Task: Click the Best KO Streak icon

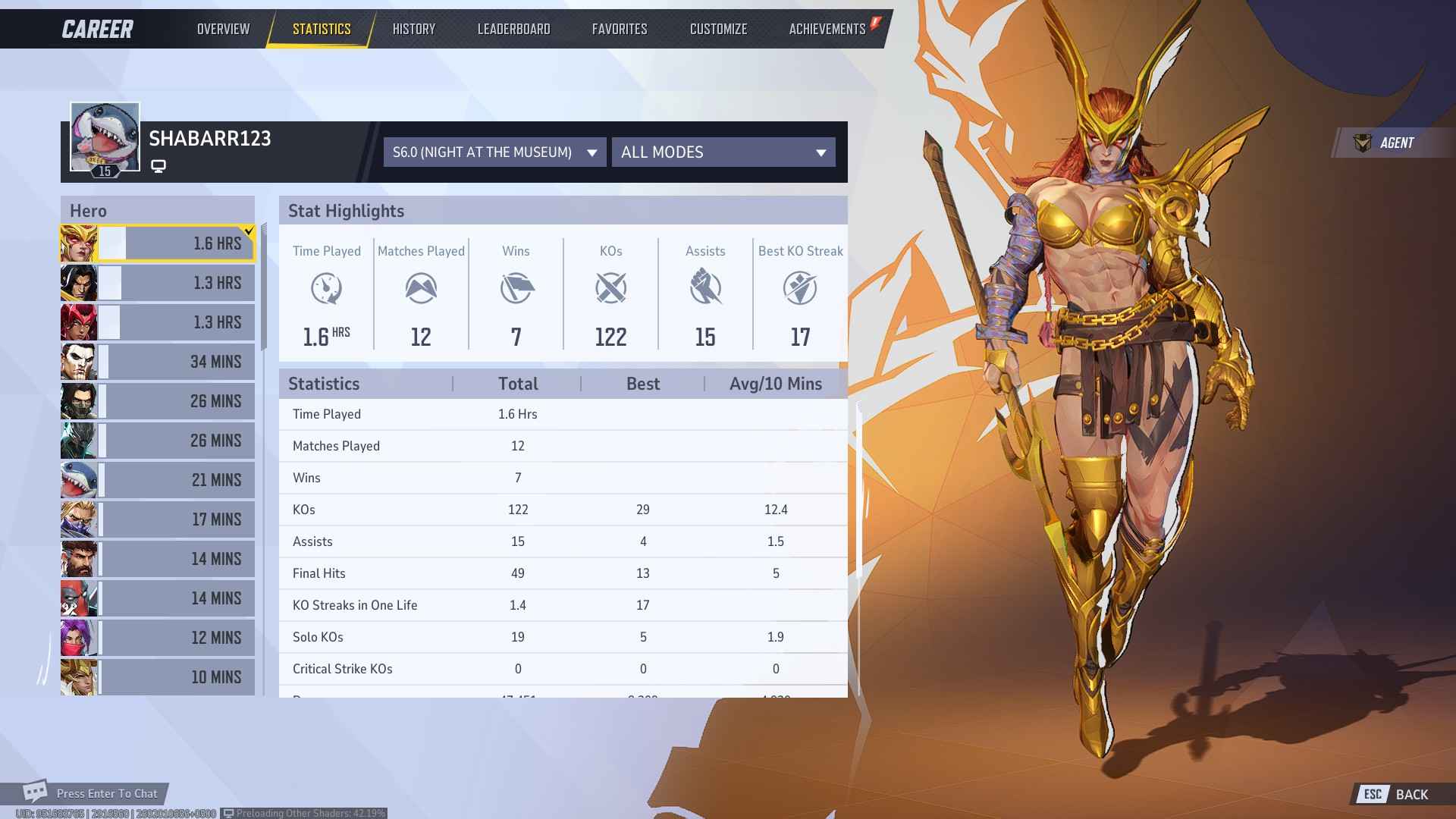Action: click(x=801, y=288)
